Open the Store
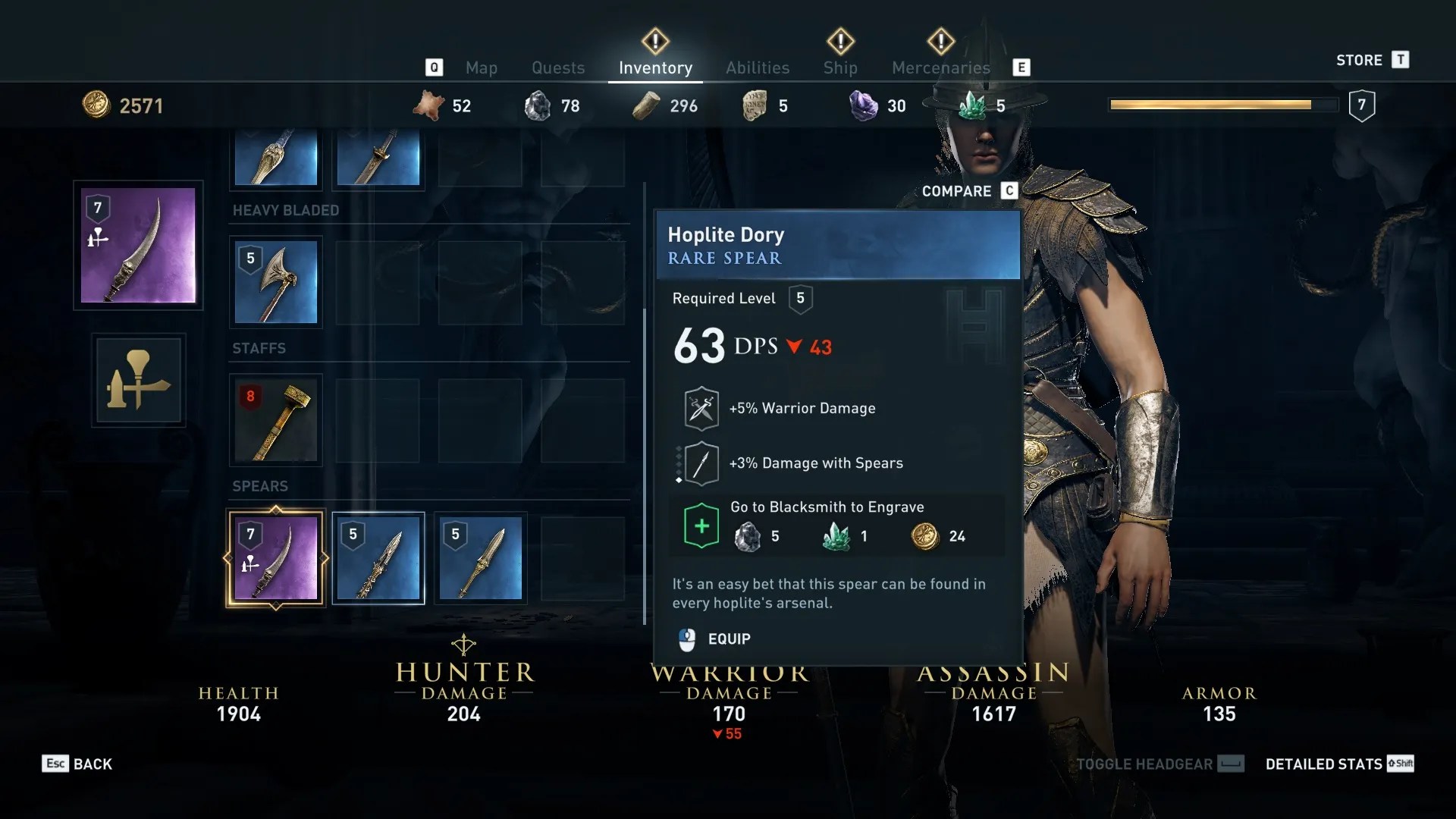 pos(1361,60)
